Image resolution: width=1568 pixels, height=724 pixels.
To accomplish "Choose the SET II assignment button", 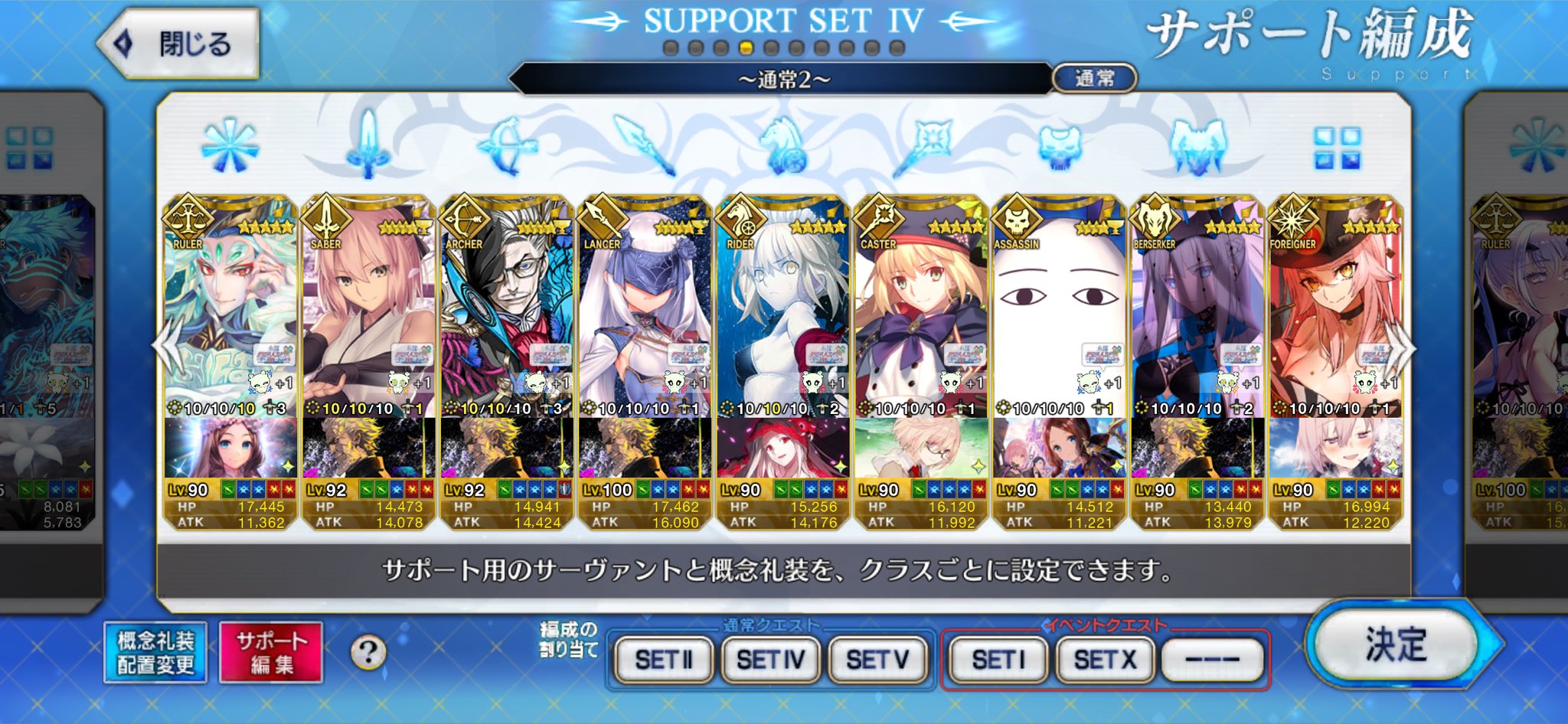I will [x=663, y=659].
